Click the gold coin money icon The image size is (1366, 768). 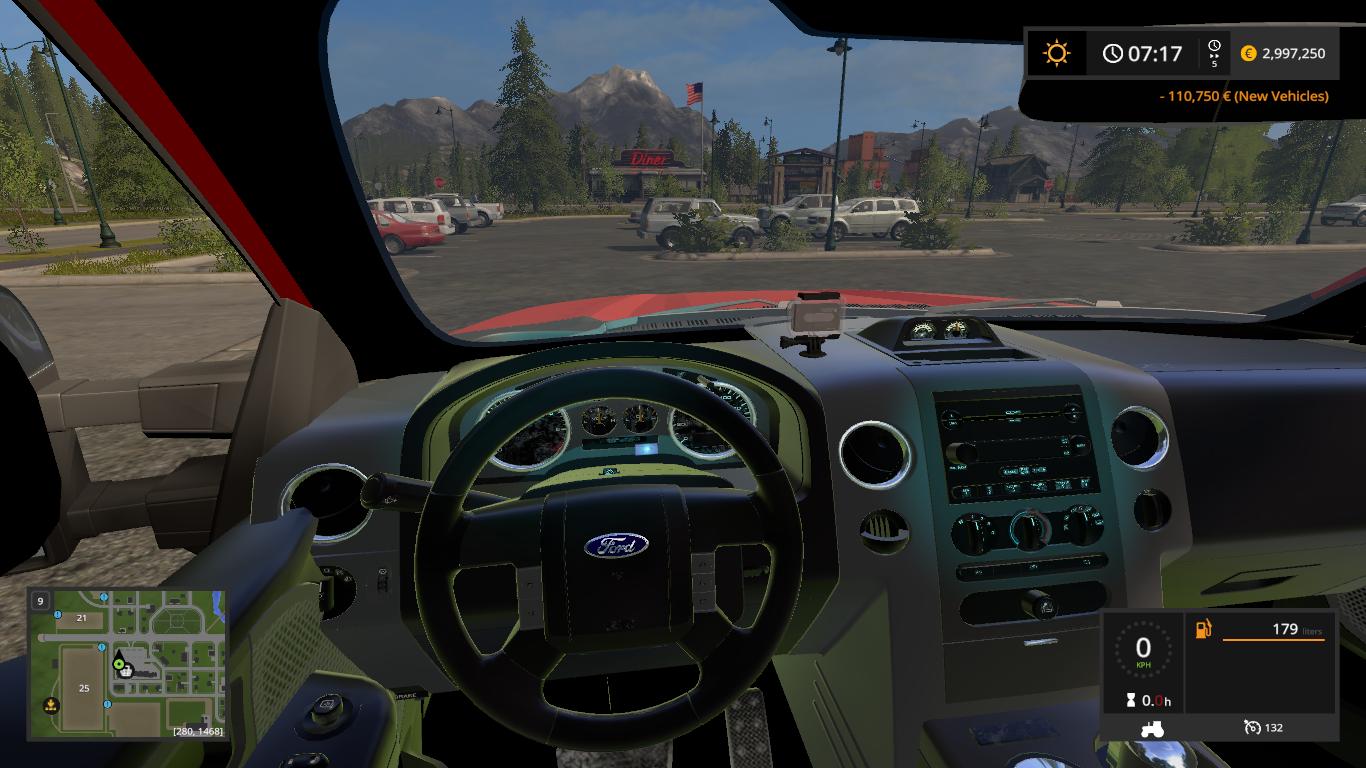coord(1248,54)
